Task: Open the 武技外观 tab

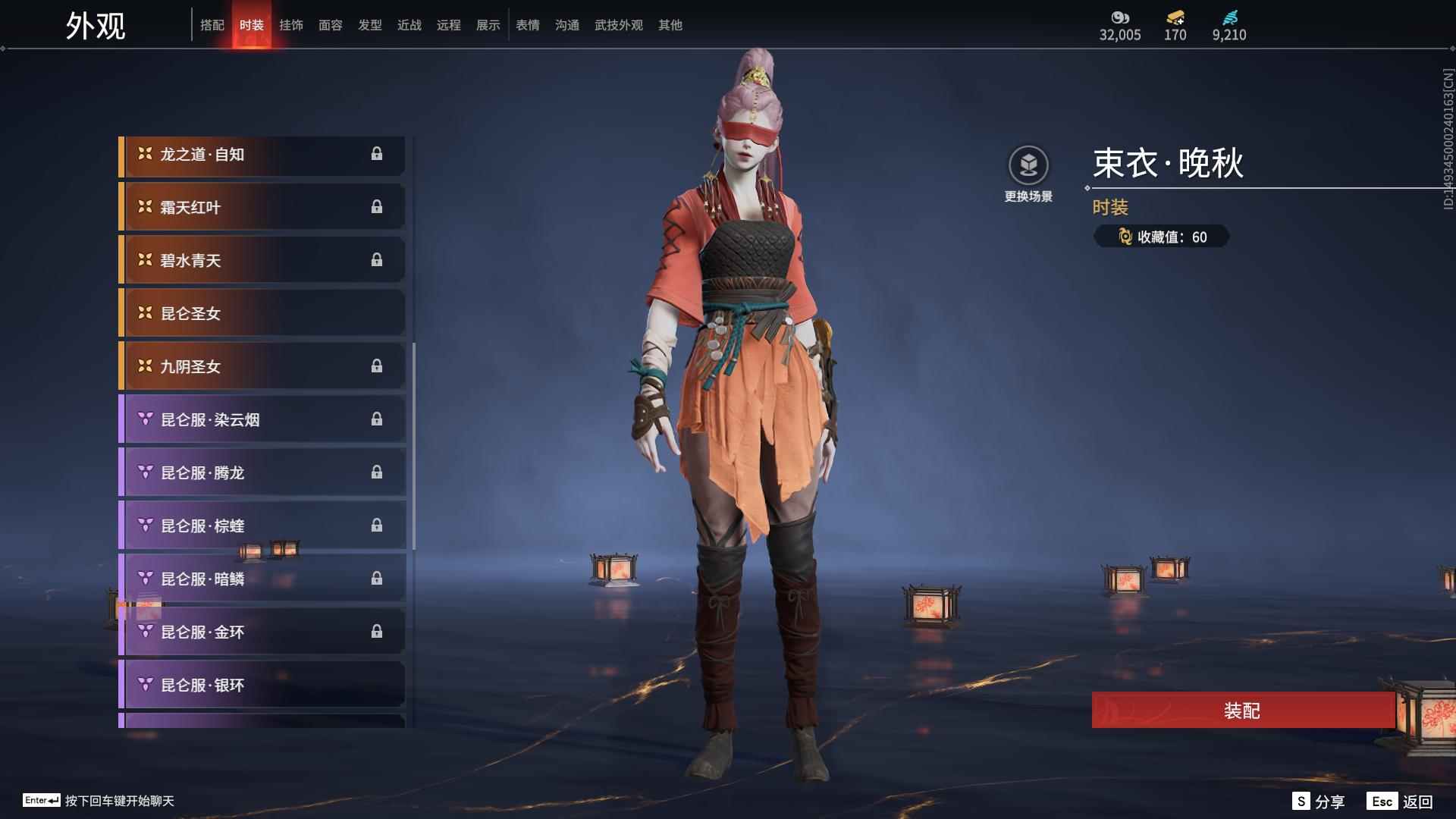Action: click(619, 25)
